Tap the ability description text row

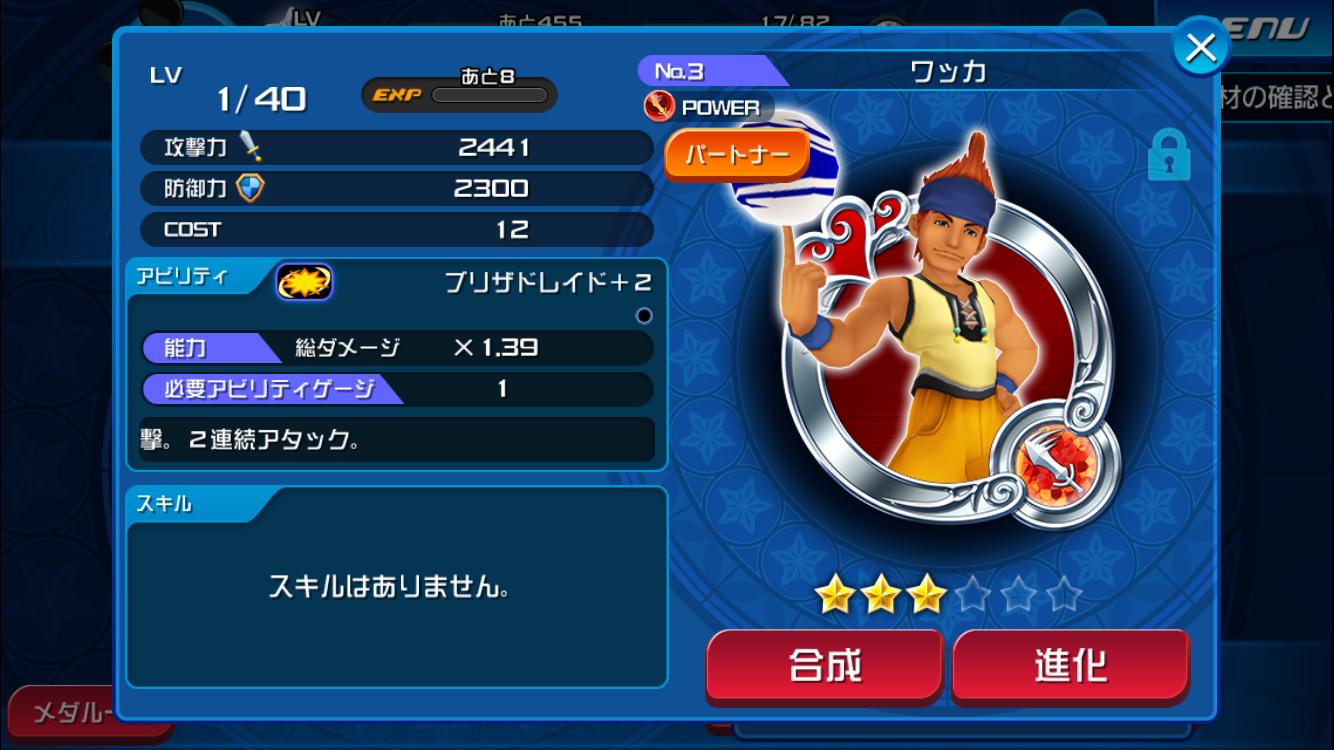coord(397,439)
